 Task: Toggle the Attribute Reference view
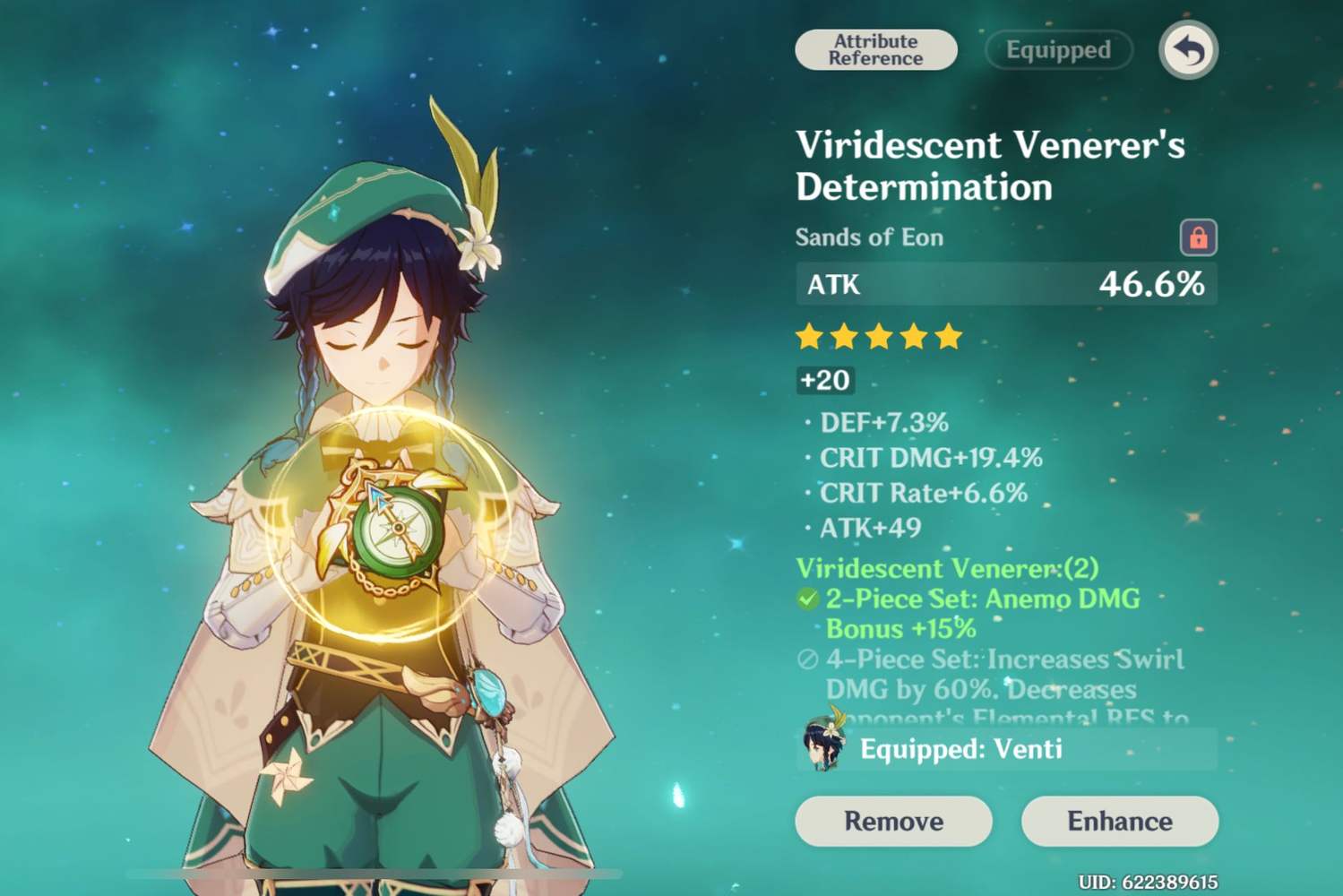click(875, 49)
